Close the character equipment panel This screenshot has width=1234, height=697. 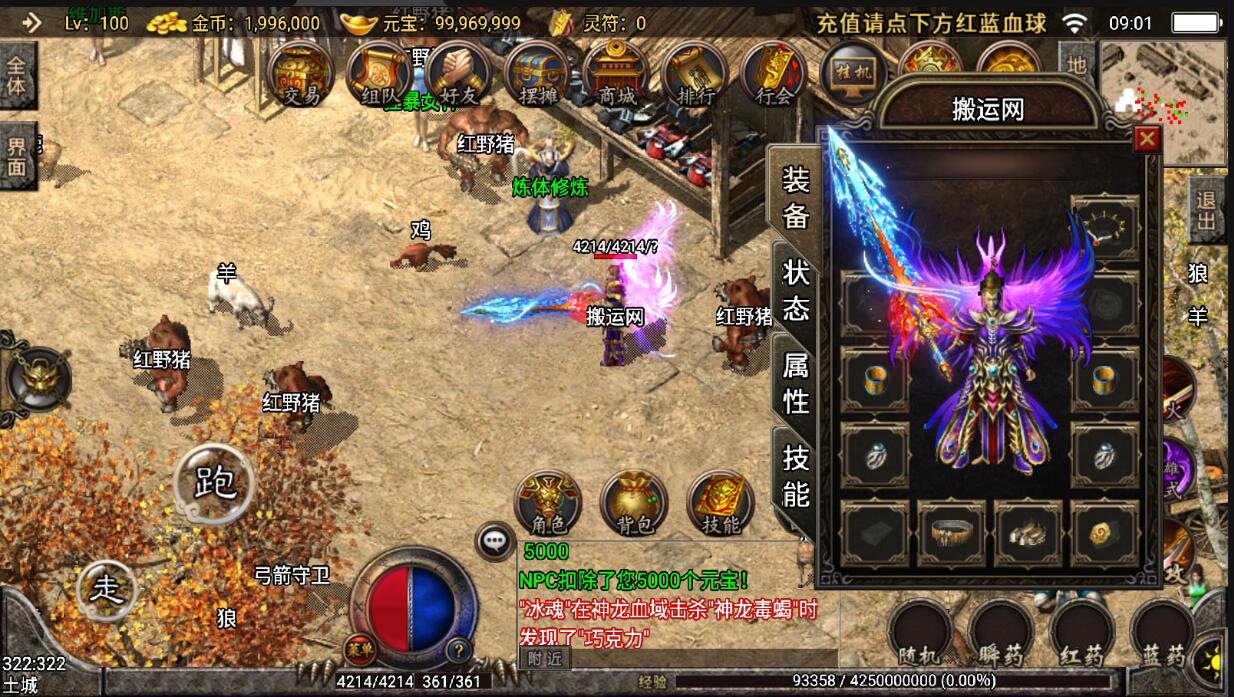tap(1147, 139)
